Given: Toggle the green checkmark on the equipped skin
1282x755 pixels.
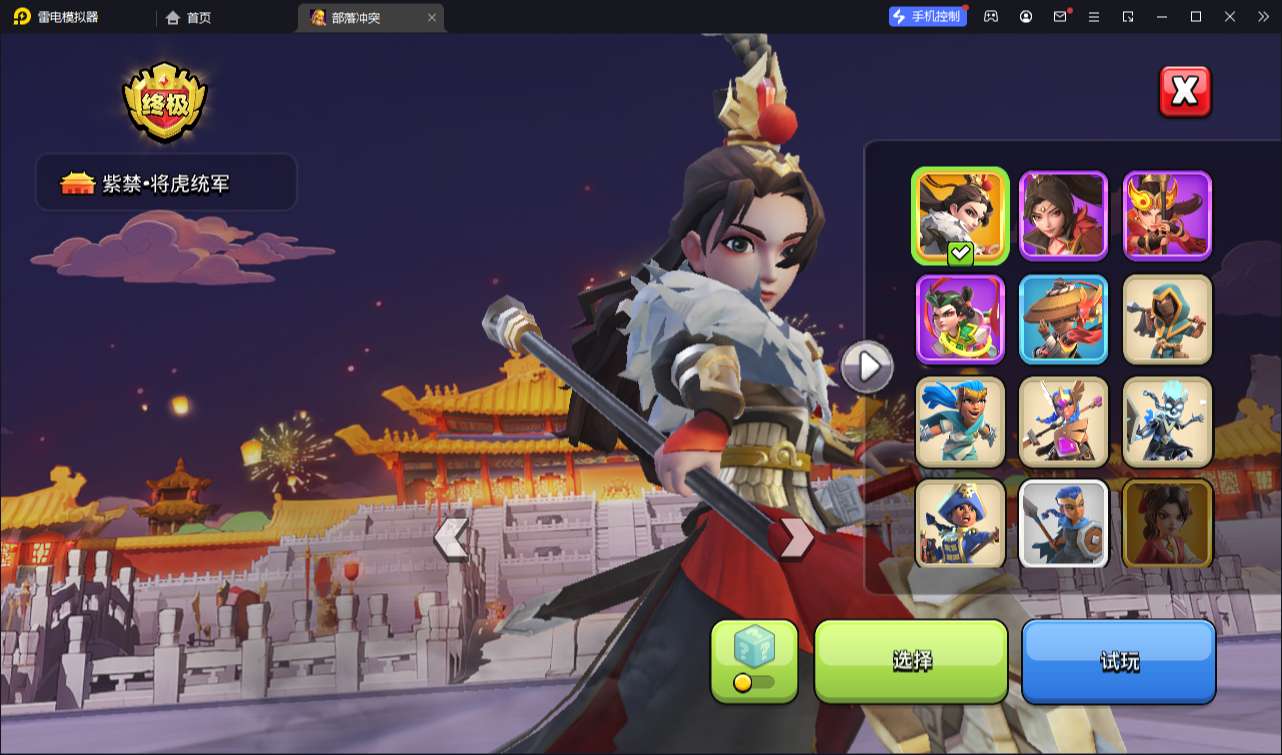Looking at the screenshot, I should pyautogui.click(x=958, y=253).
